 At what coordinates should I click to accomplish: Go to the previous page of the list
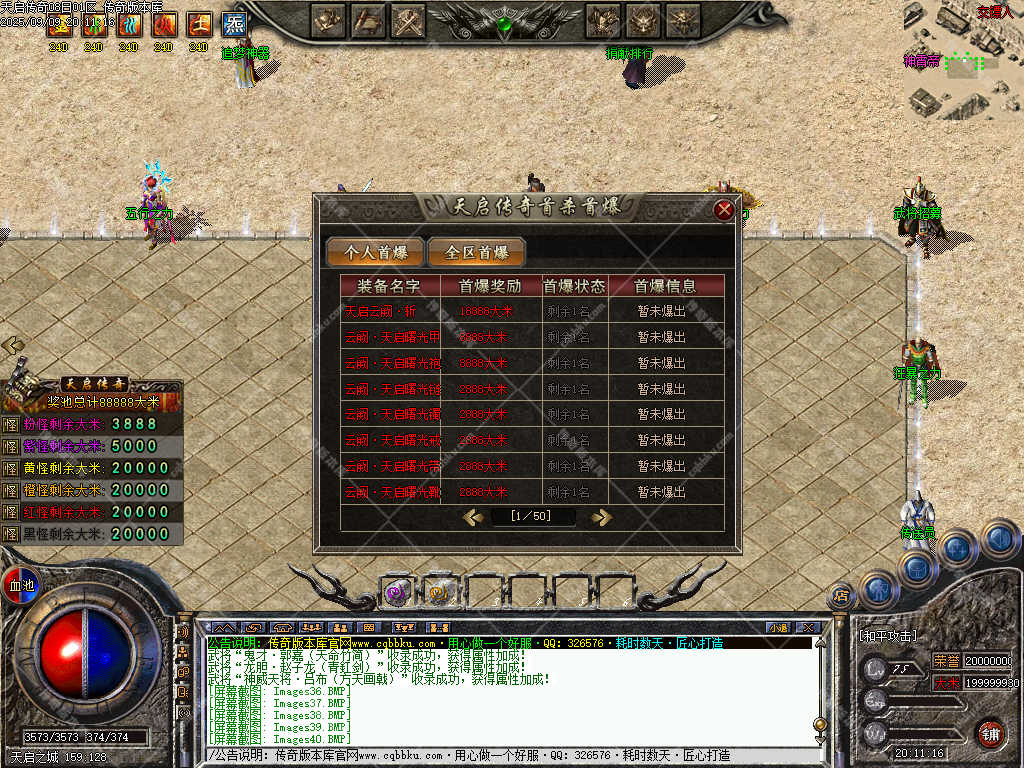pyautogui.click(x=474, y=517)
